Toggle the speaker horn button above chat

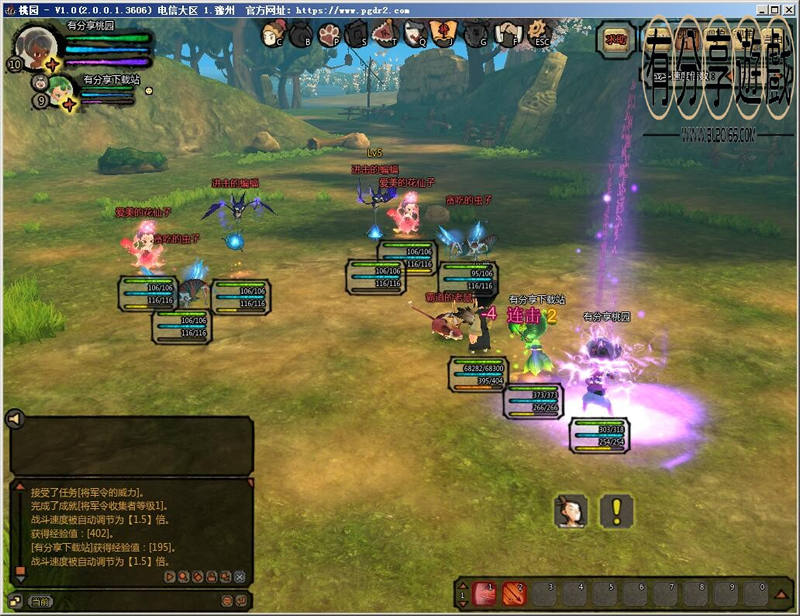coord(15,419)
